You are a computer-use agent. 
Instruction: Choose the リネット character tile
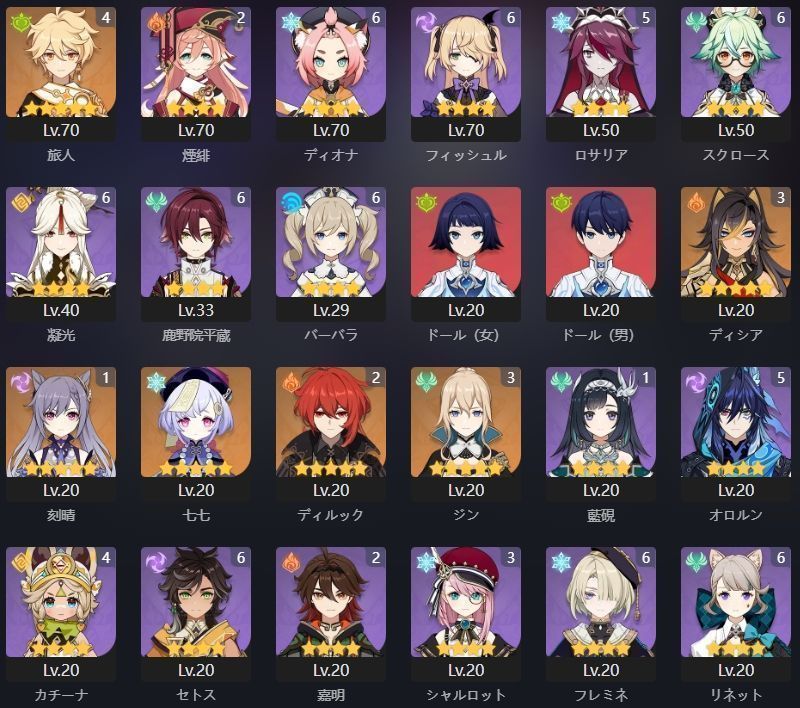[x=735, y=602]
